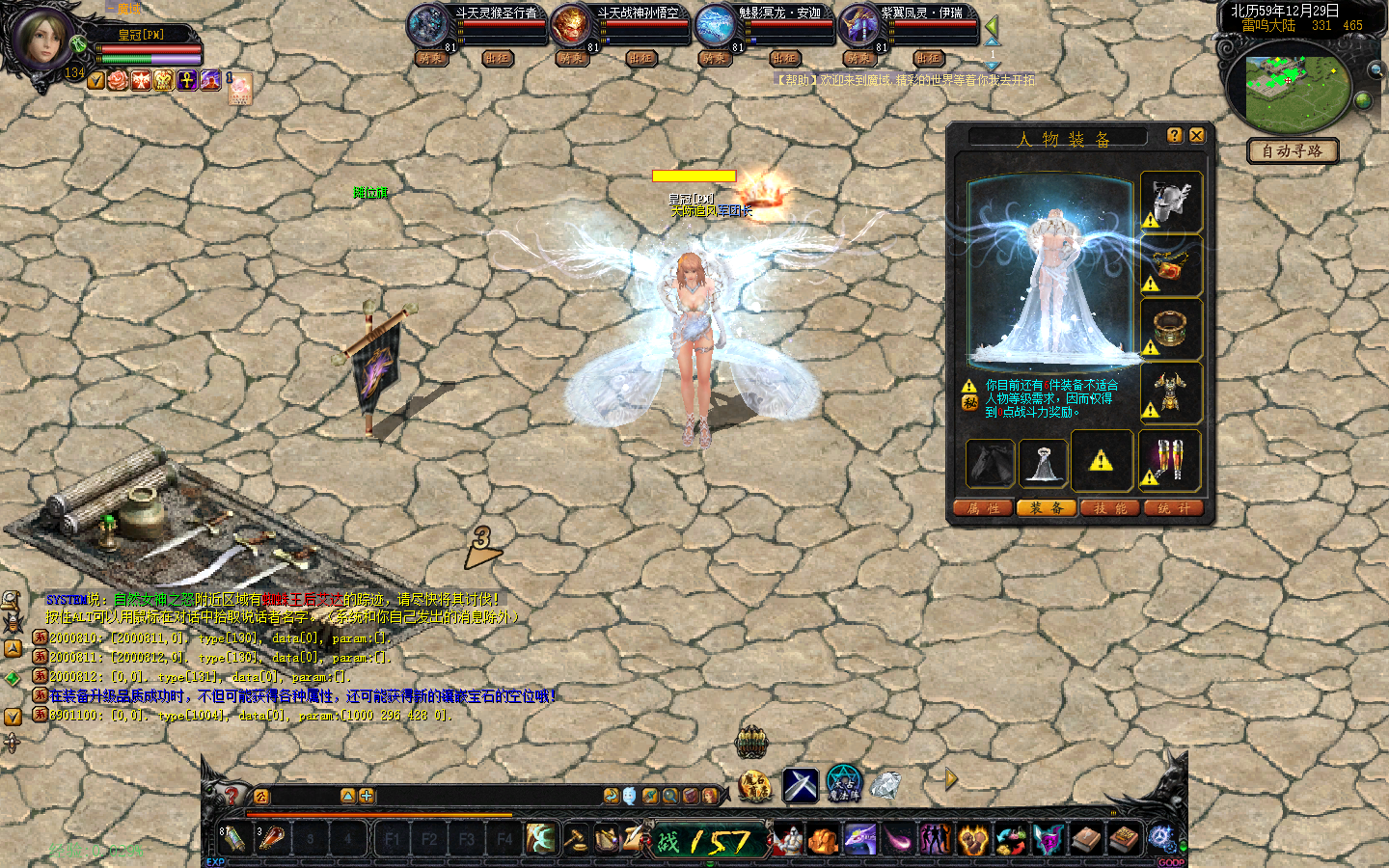Close the character equipment panel

coord(1196,136)
